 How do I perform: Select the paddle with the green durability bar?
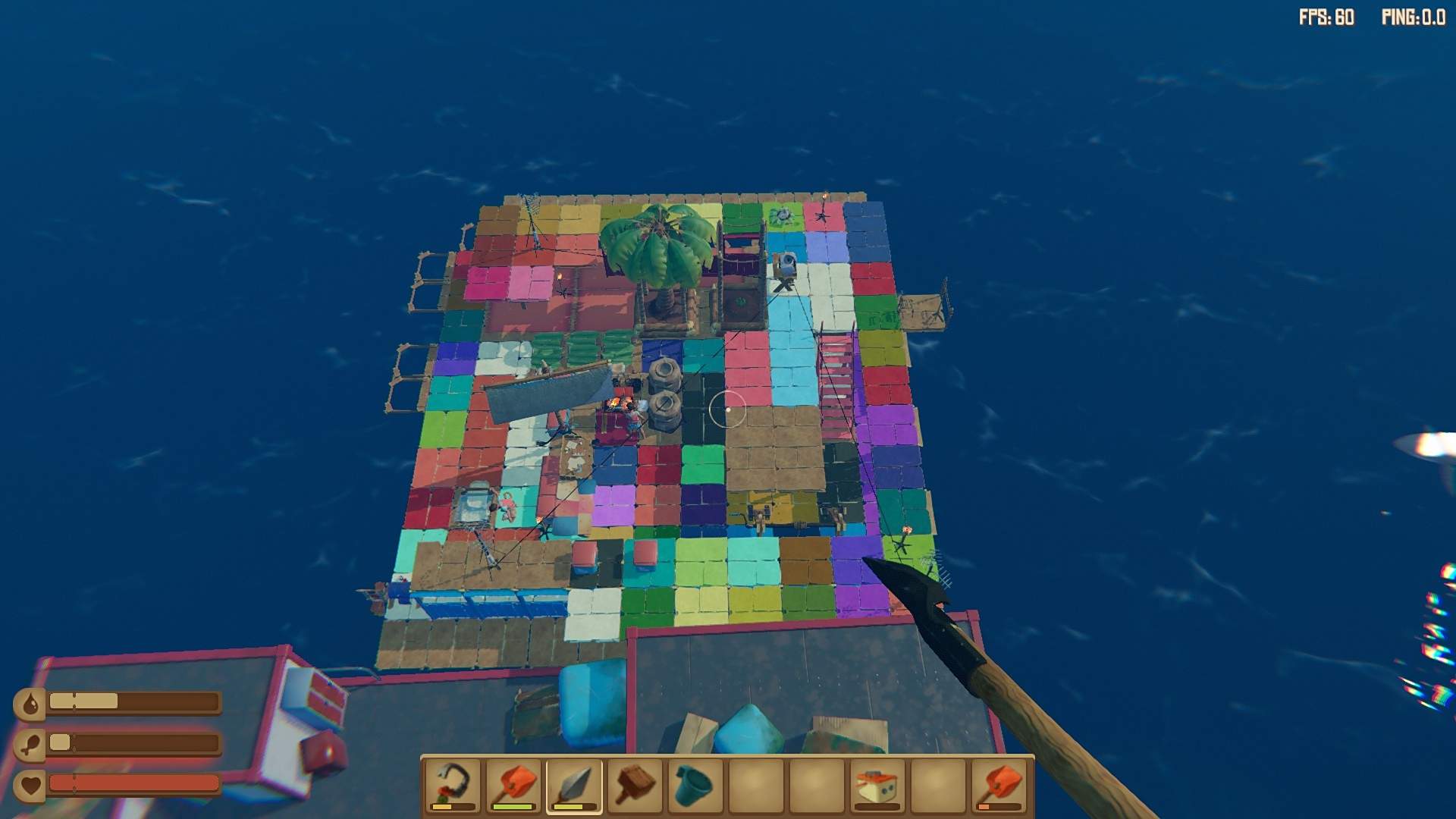click(x=513, y=786)
